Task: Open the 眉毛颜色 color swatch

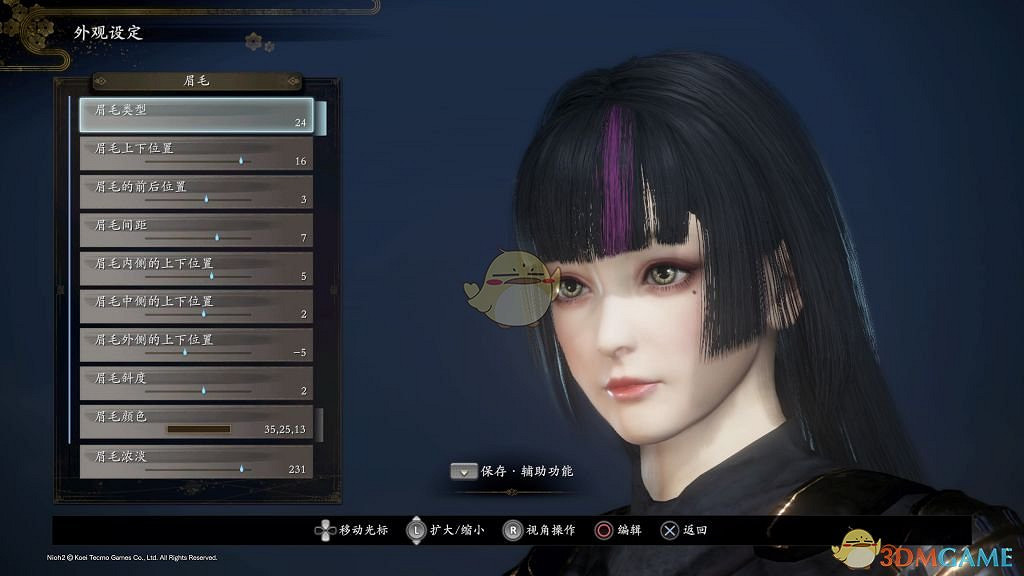Action: pyautogui.click(x=198, y=429)
